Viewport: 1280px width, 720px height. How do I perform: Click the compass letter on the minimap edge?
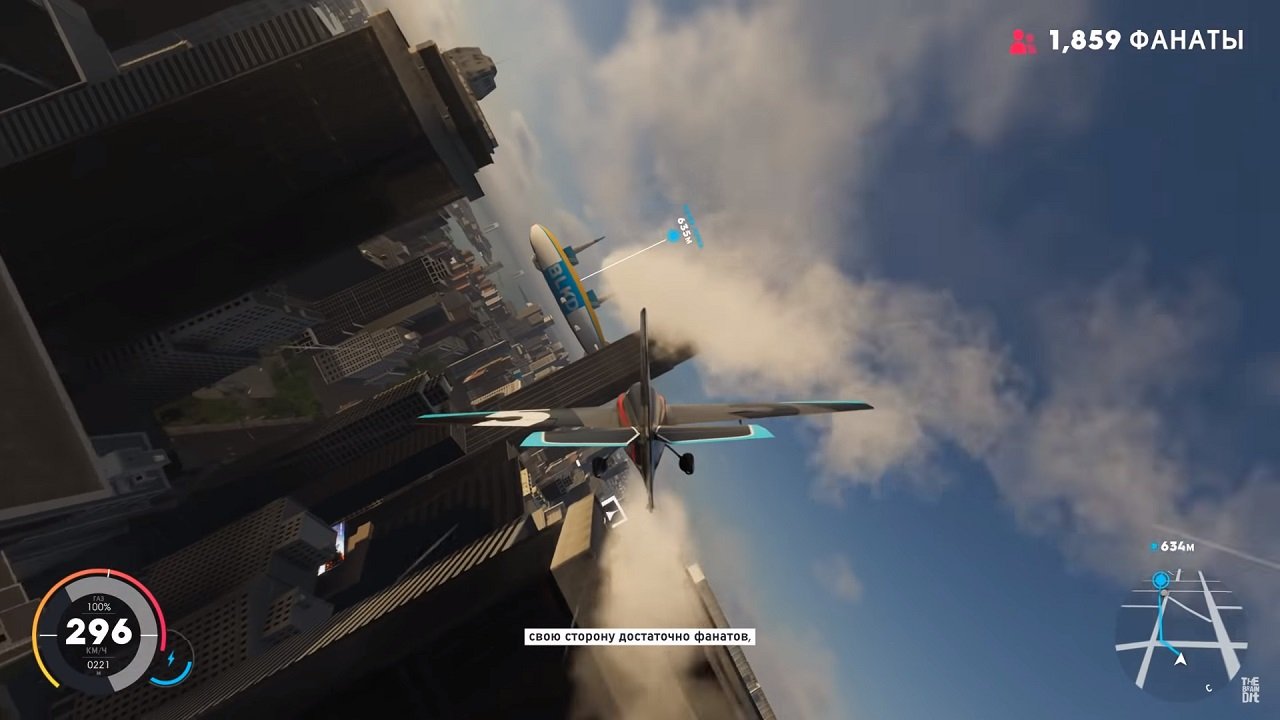[x=1209, y=687]
